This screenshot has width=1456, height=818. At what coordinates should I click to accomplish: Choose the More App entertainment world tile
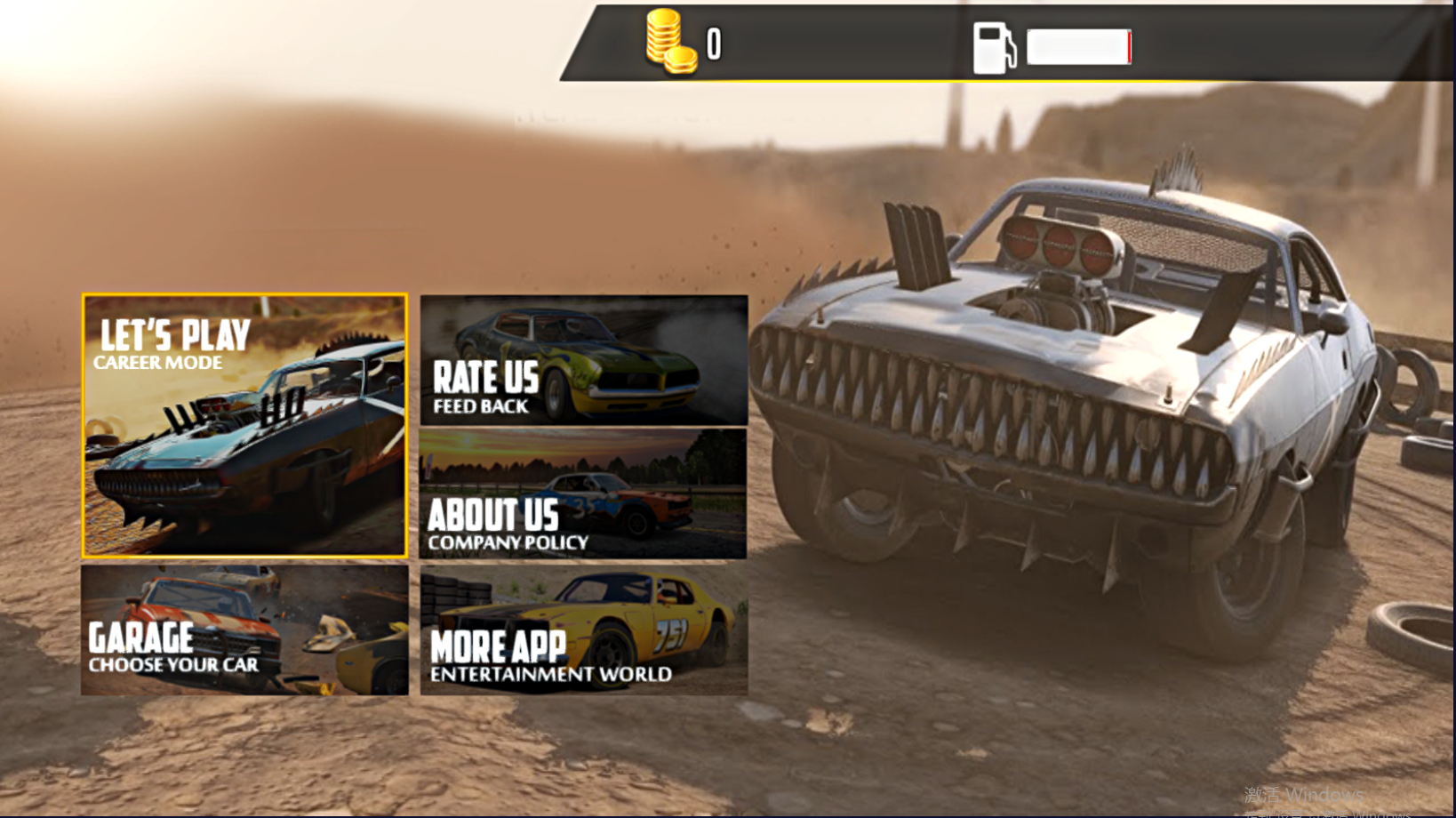(583, 630)
